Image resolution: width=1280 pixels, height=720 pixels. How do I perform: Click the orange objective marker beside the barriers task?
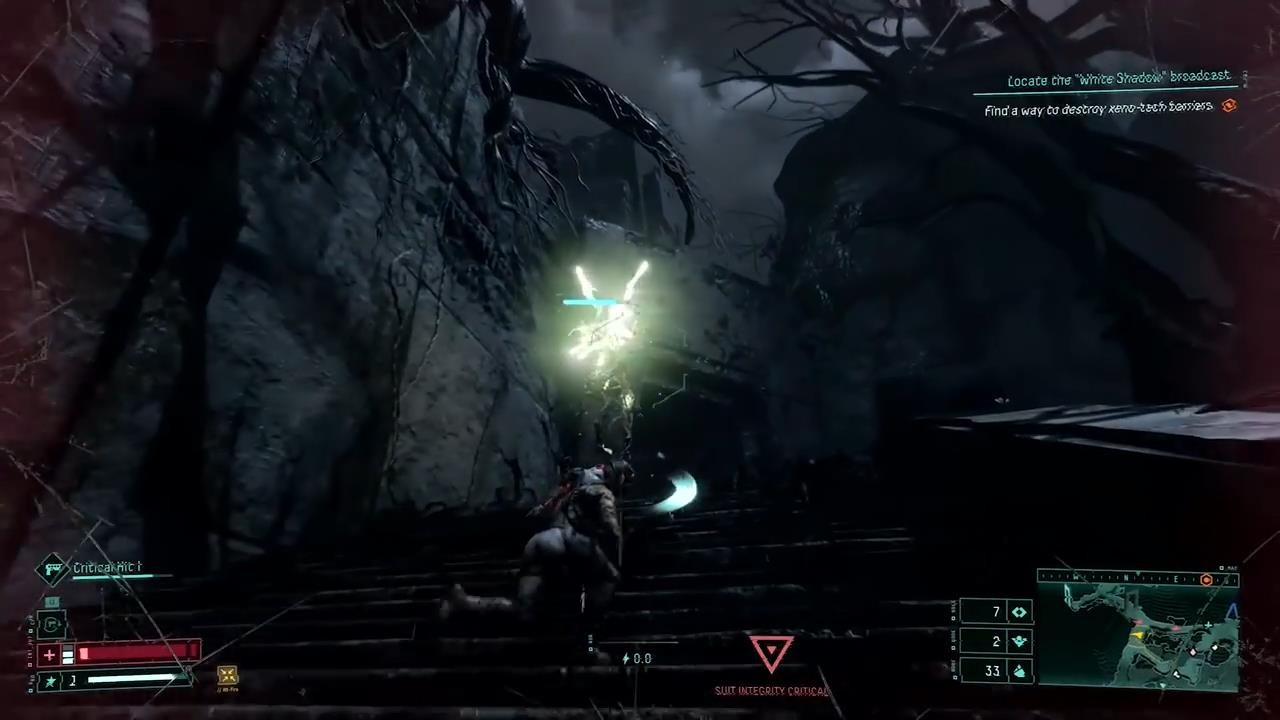(x=1229, y=105)
